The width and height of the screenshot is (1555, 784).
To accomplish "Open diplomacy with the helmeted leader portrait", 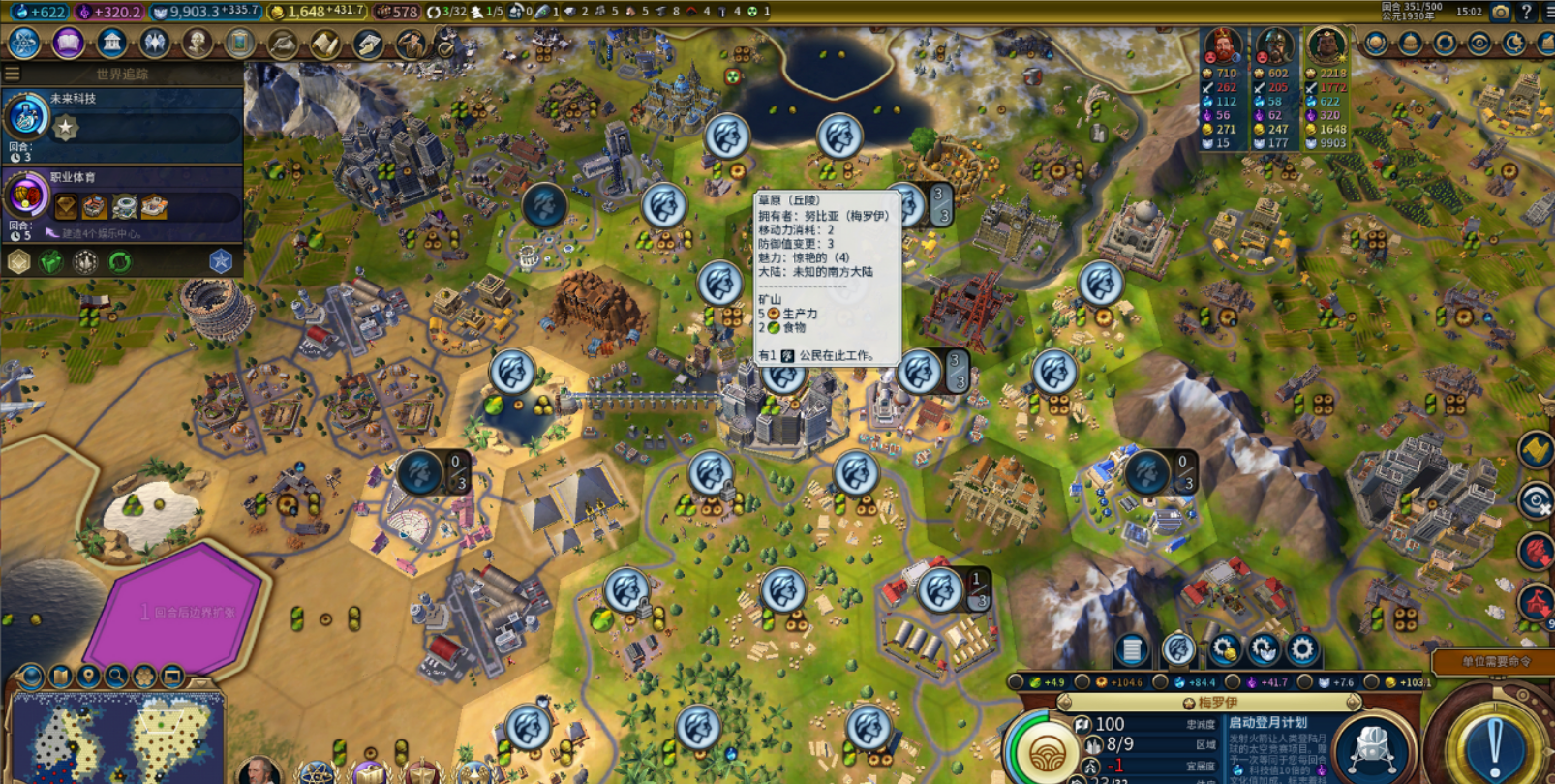I will click(x=1274, y=45).
